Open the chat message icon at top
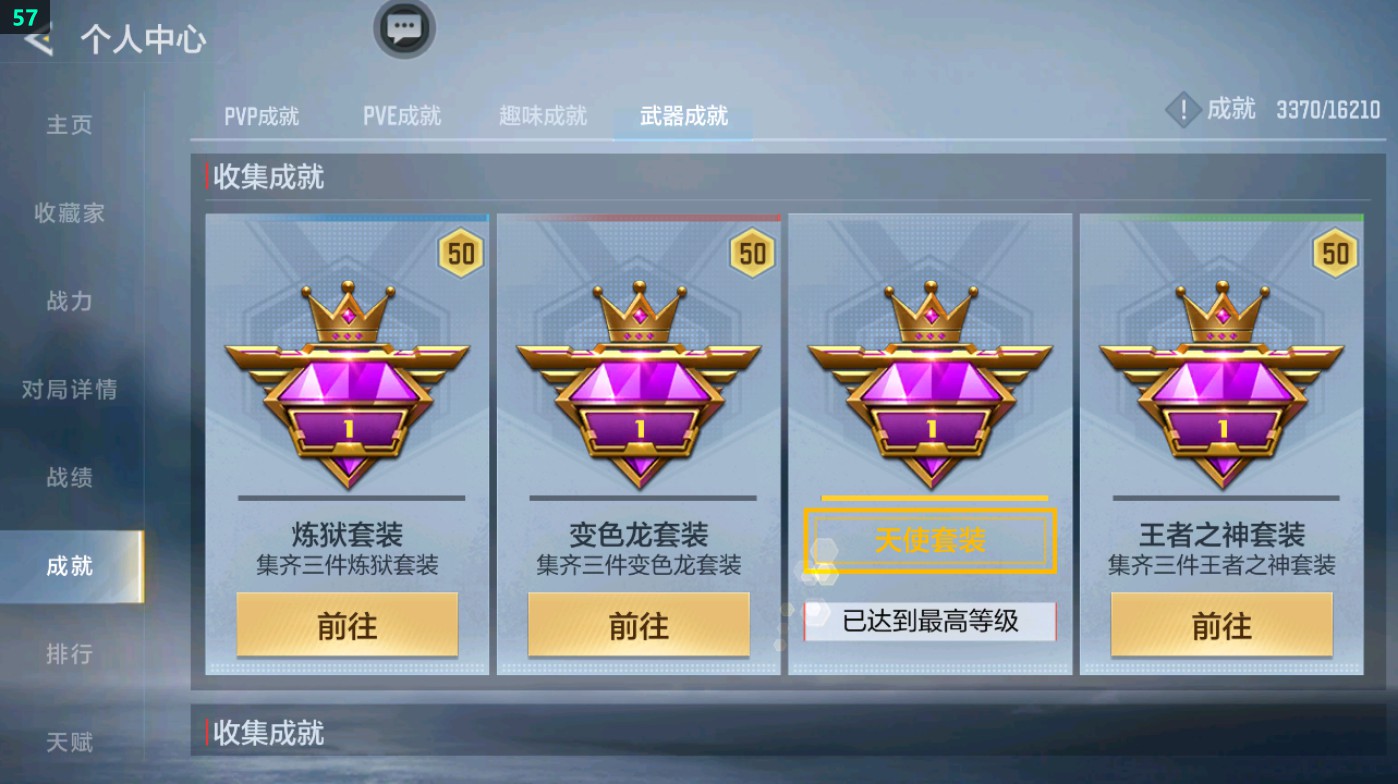The image size is (1398, 784). pyautogui.click(x=404, y=30)
